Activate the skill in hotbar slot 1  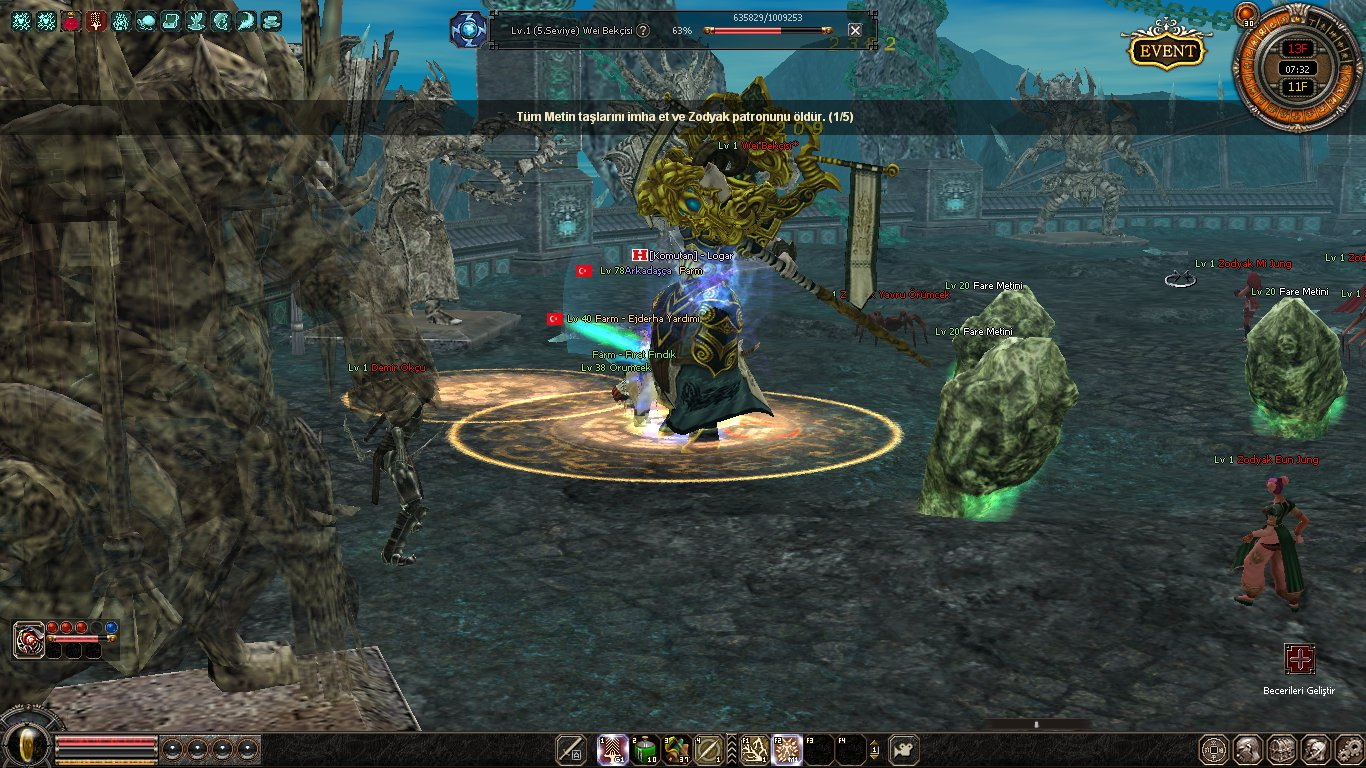[612, 749]
